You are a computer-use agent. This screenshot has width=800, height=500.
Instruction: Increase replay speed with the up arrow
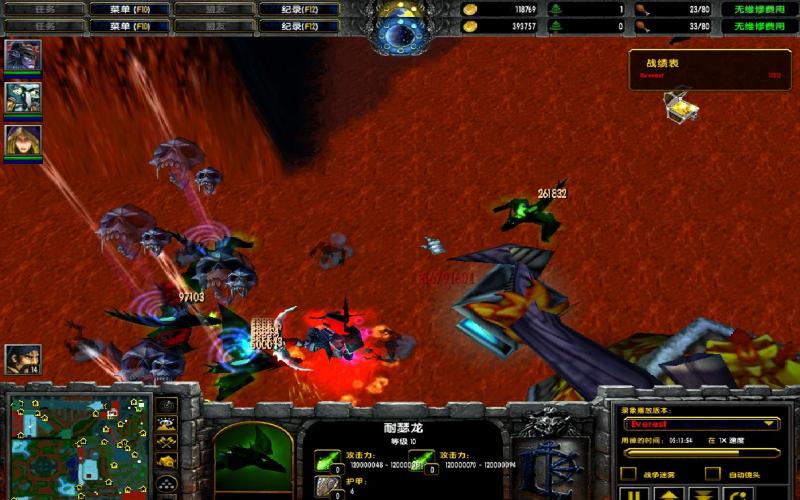(668, 493)
